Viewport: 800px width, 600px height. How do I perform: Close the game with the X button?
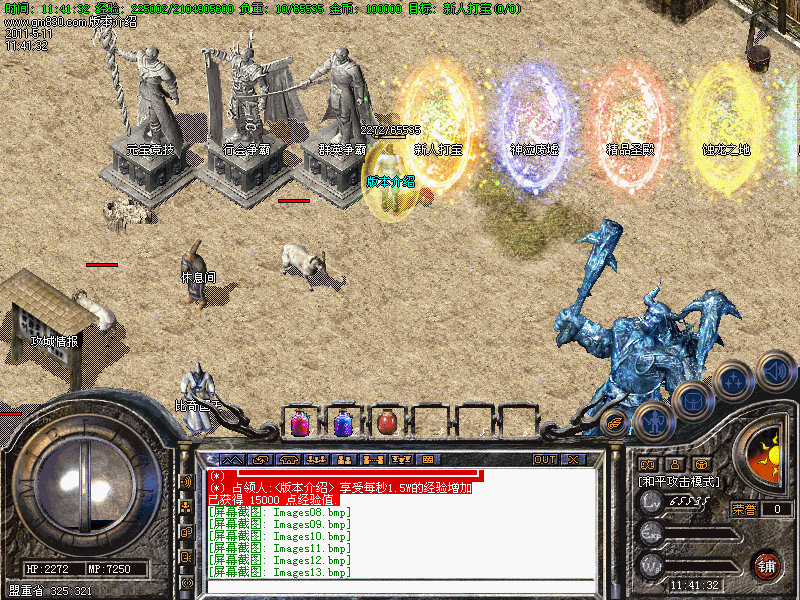573,460
